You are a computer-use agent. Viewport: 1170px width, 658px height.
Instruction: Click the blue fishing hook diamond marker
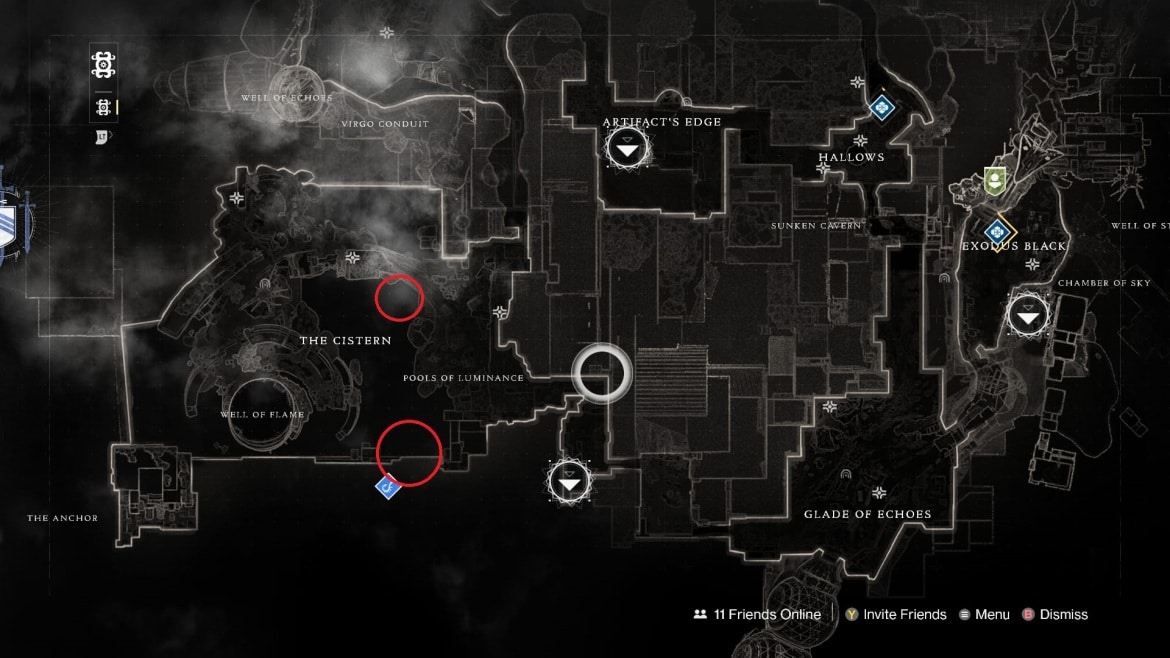coord(388,487)
